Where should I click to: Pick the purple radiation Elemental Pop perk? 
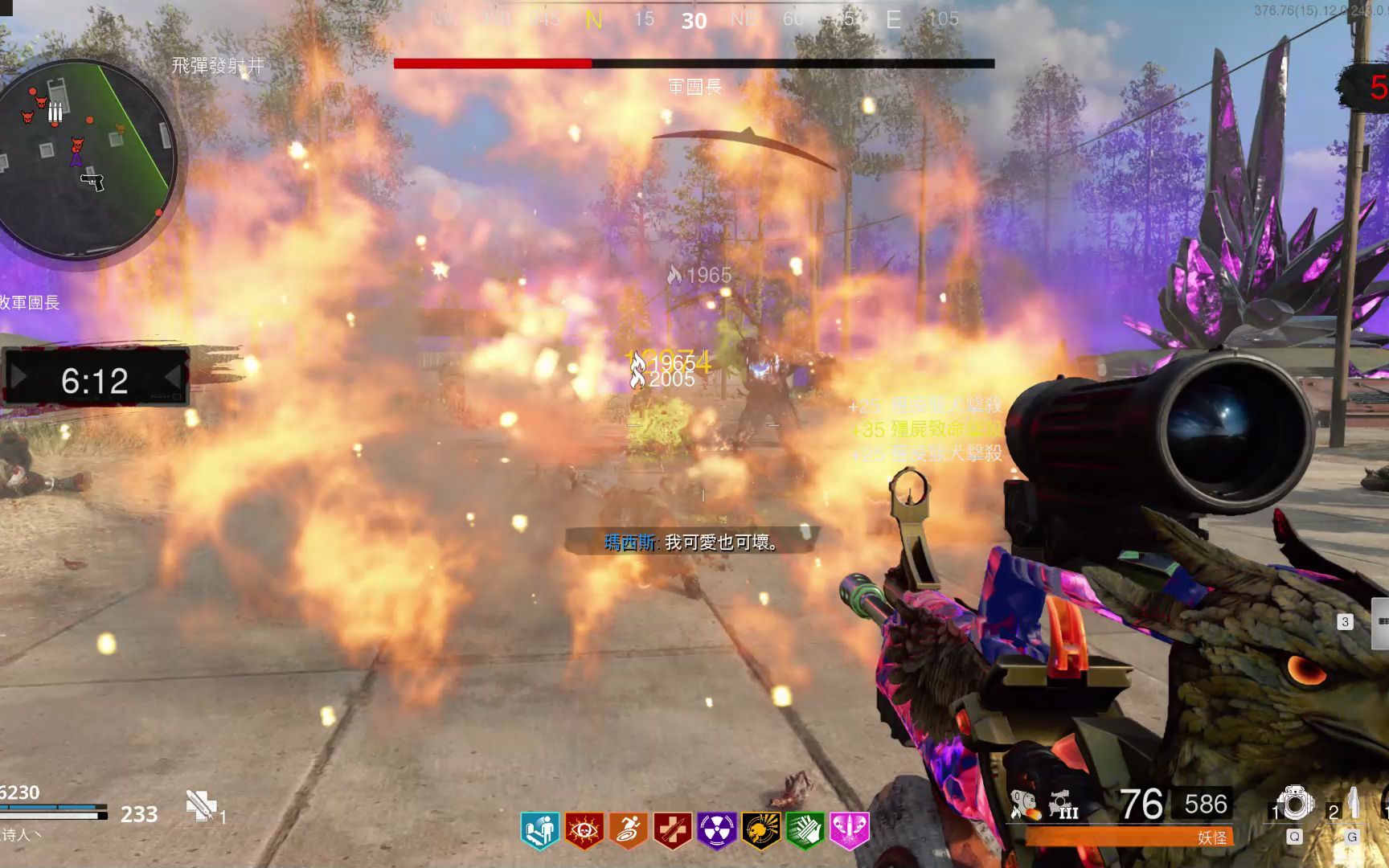point(716,829)
